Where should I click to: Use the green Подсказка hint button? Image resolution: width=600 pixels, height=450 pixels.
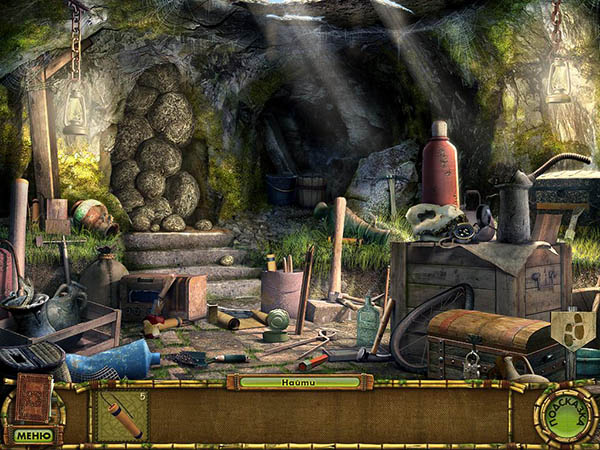point(566,415)
